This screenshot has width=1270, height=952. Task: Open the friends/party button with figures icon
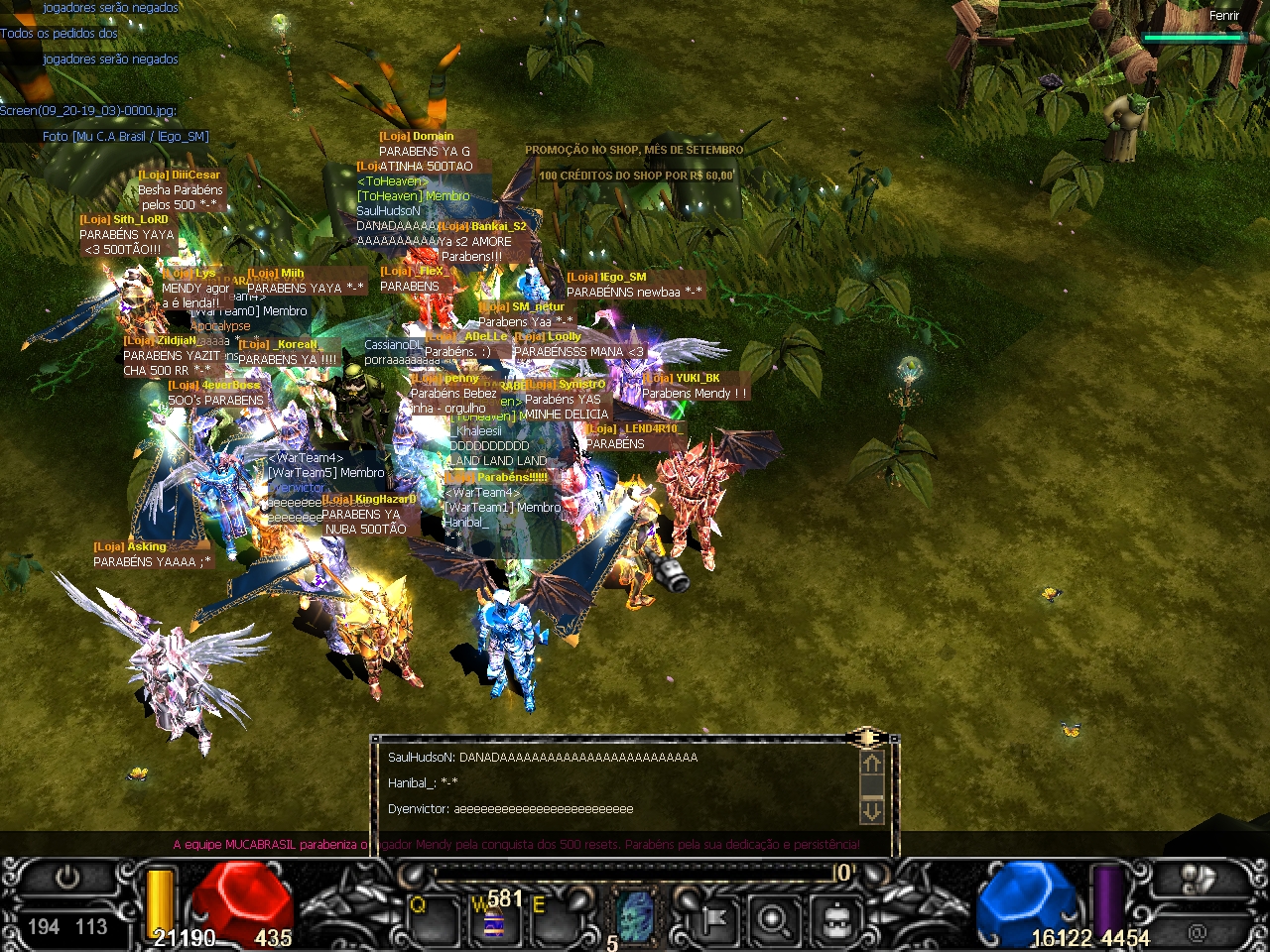click(1198, 880)
